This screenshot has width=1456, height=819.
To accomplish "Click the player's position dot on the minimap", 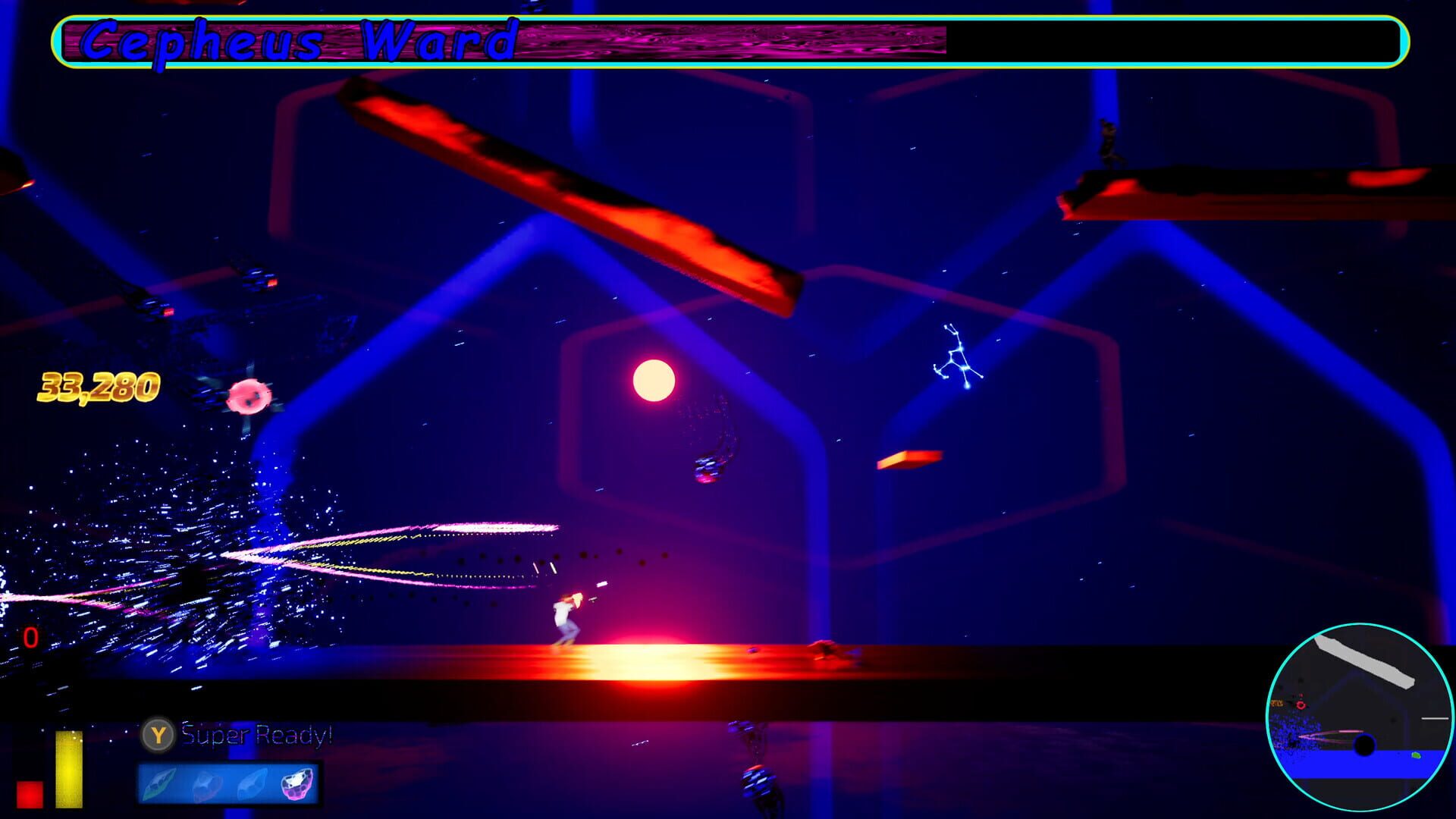I will [1364, 745].
